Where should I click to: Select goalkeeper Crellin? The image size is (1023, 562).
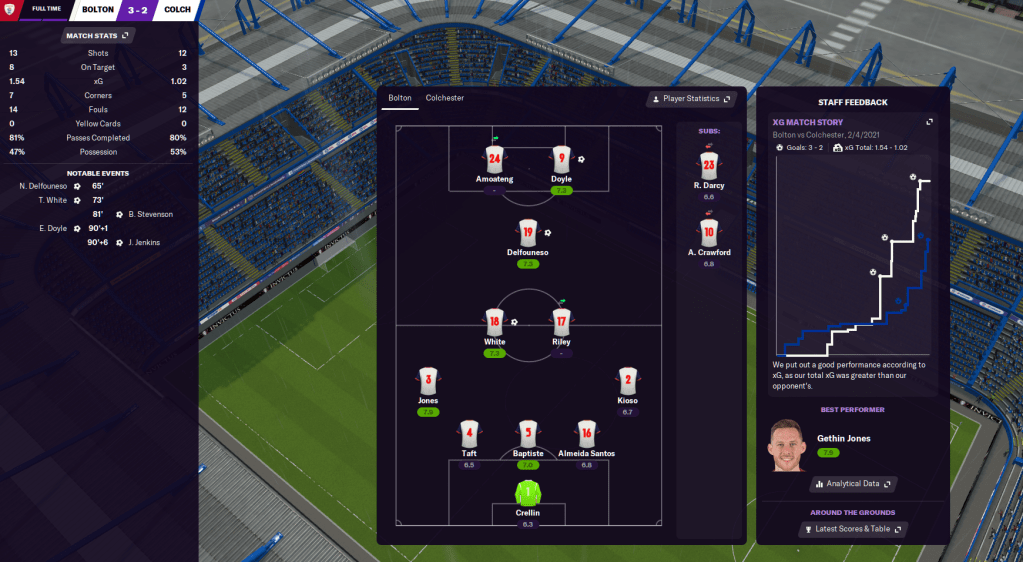click(527, 493)
